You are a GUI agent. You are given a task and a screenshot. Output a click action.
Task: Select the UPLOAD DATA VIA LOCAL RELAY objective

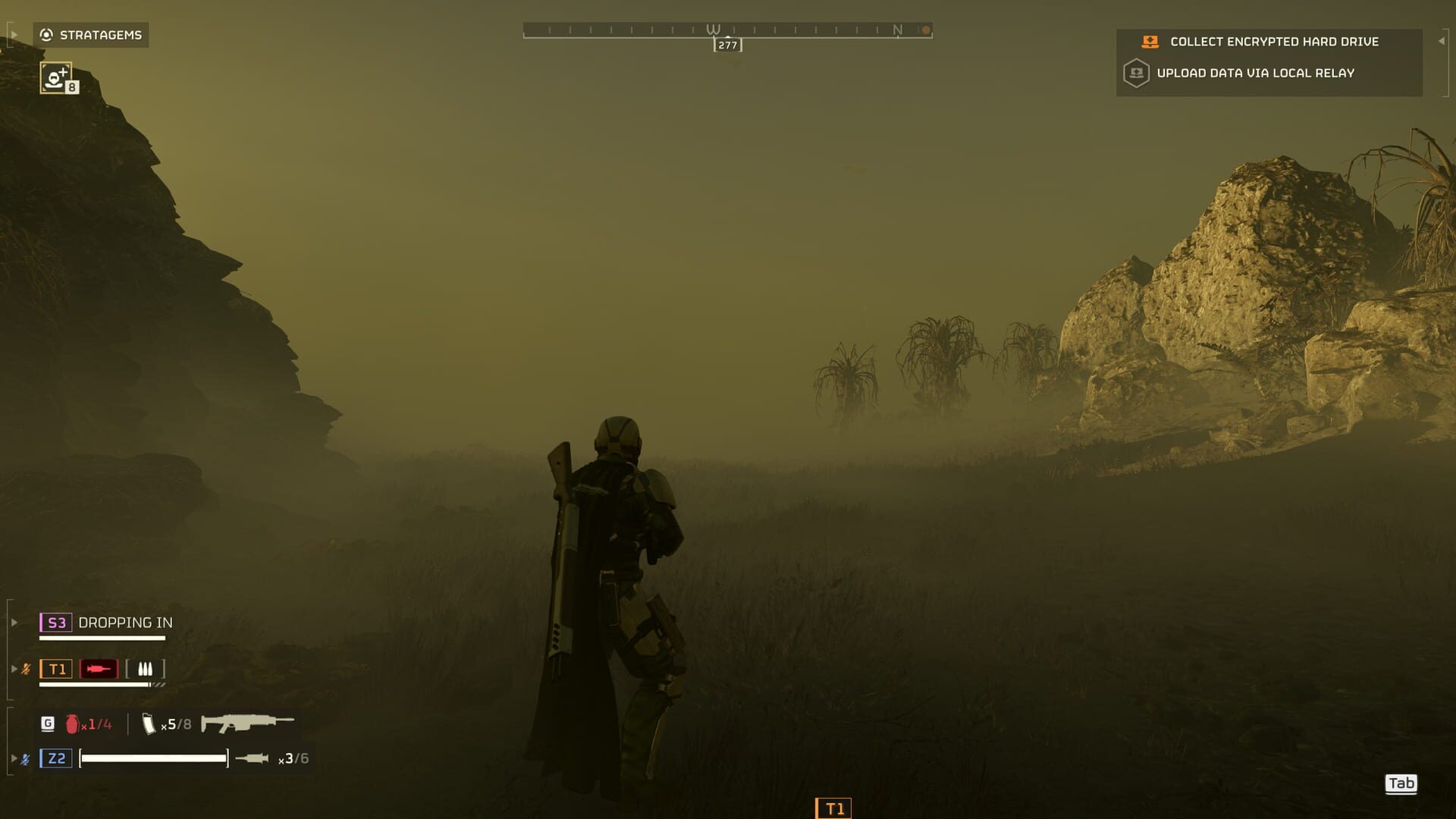pyautogui.click(x=1256, y=73)
